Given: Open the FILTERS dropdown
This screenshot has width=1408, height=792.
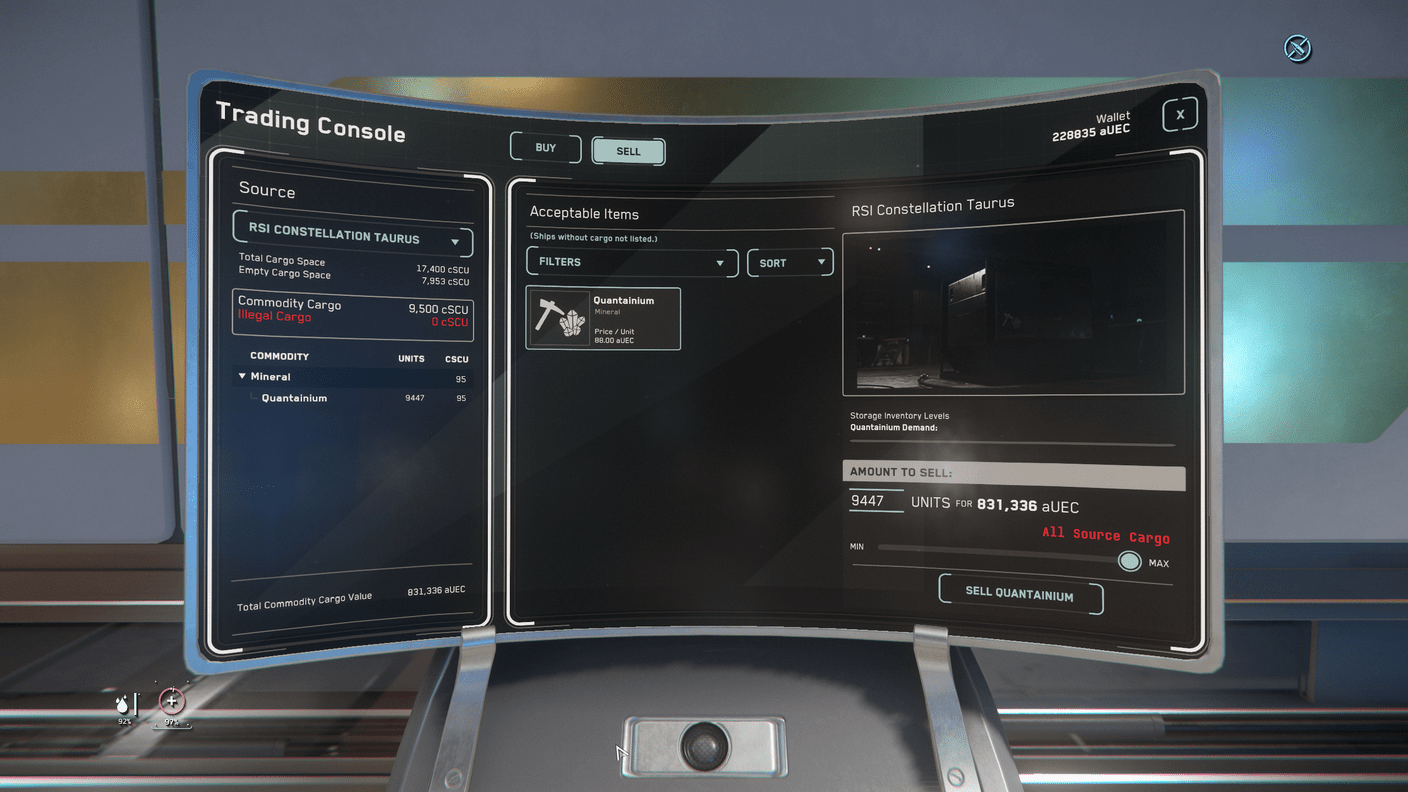Looking at the screenshot, I should pyautogui.click(x=631, y=262).
